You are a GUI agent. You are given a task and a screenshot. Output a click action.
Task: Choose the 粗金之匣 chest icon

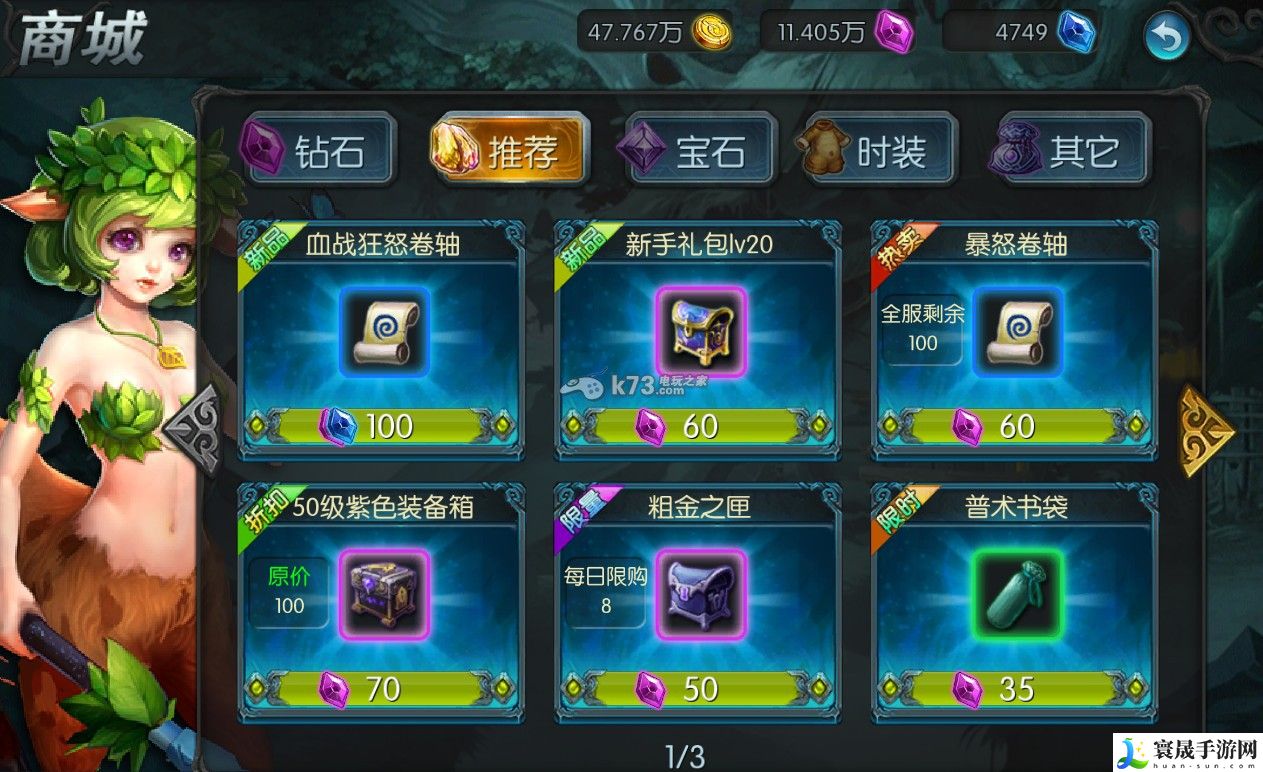(700, 594)
